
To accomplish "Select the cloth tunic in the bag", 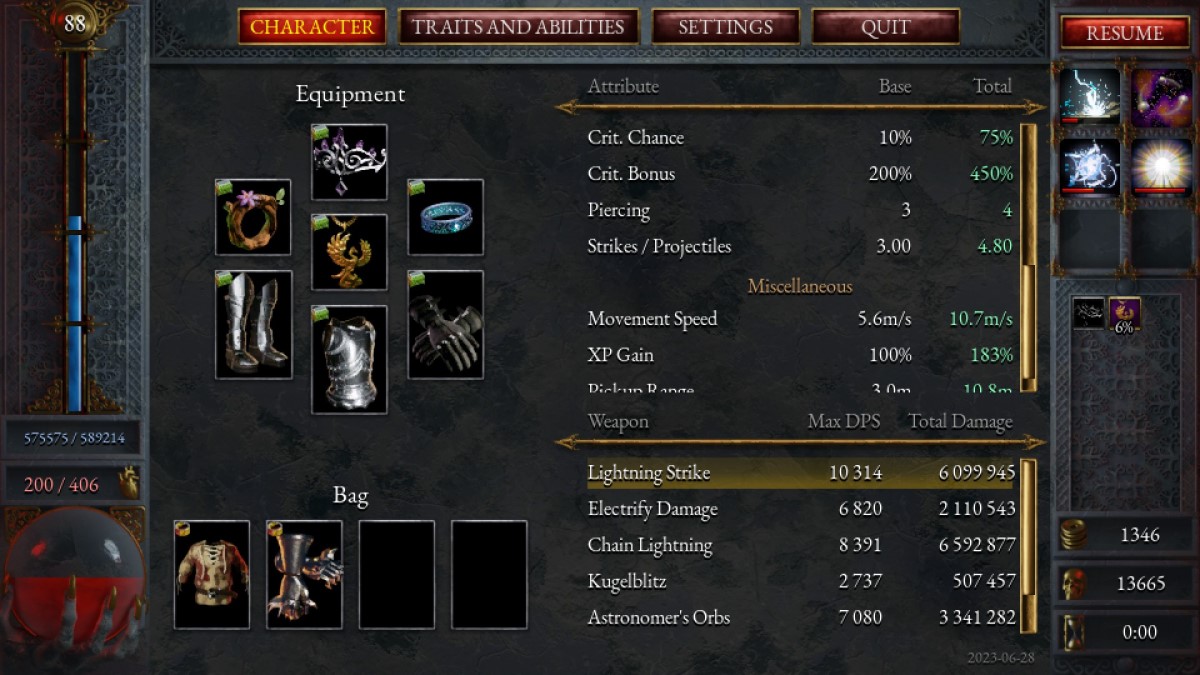I will point(212,574).
